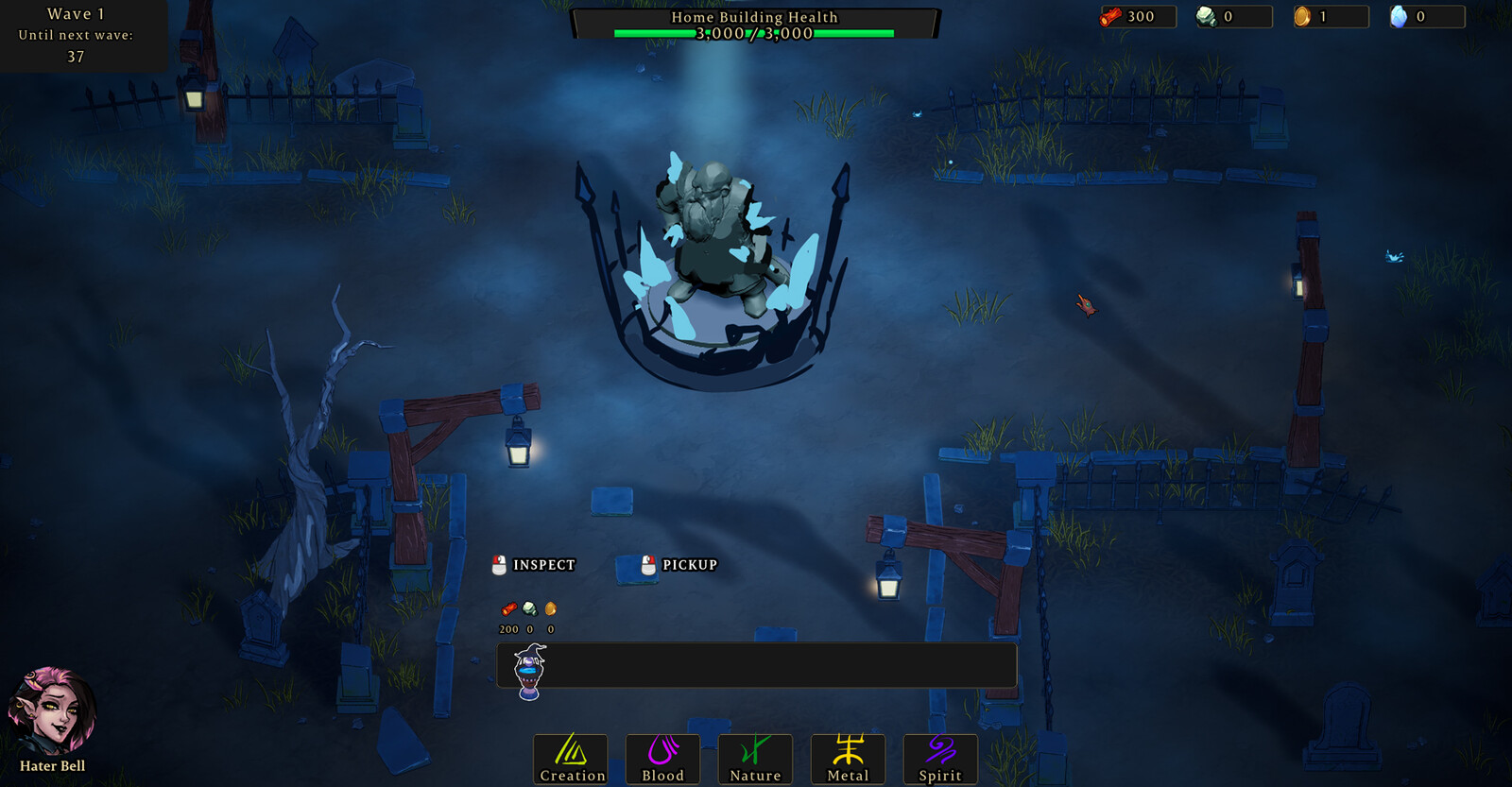Show the Spirit element category

pyautogui.click(x=940, y=759)
